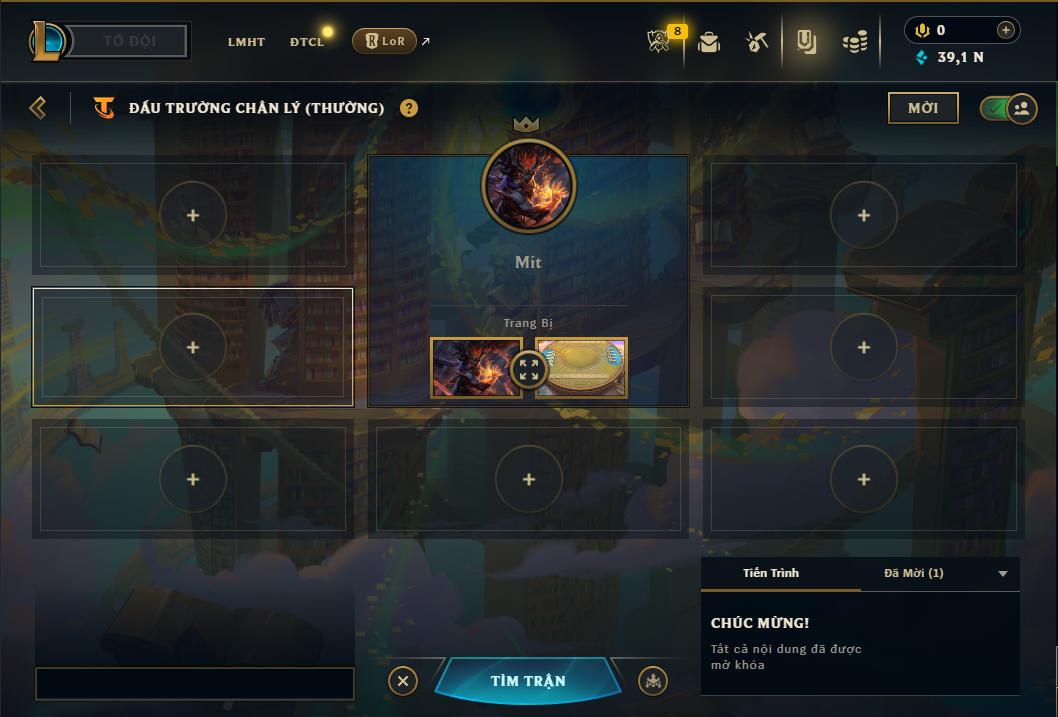Screen dimensions: 1058x717
Task: Open the chat input box
Action: click(x=195, y=684)
